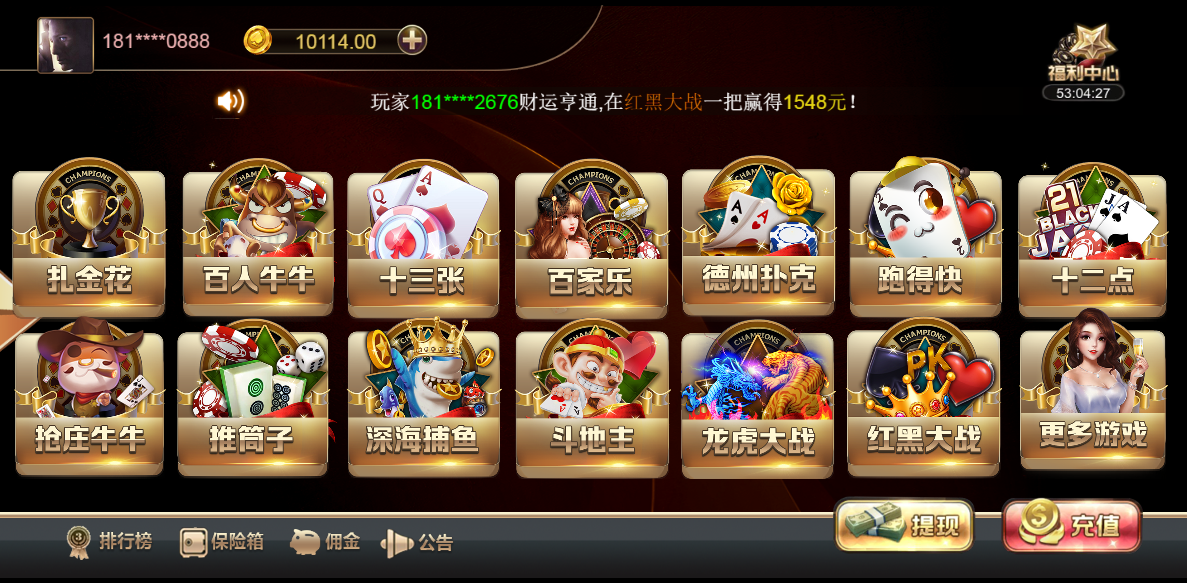Enter the 德州扑克 poker game
This screenshot has width=1187, height=583.
[x=758, y=240]
